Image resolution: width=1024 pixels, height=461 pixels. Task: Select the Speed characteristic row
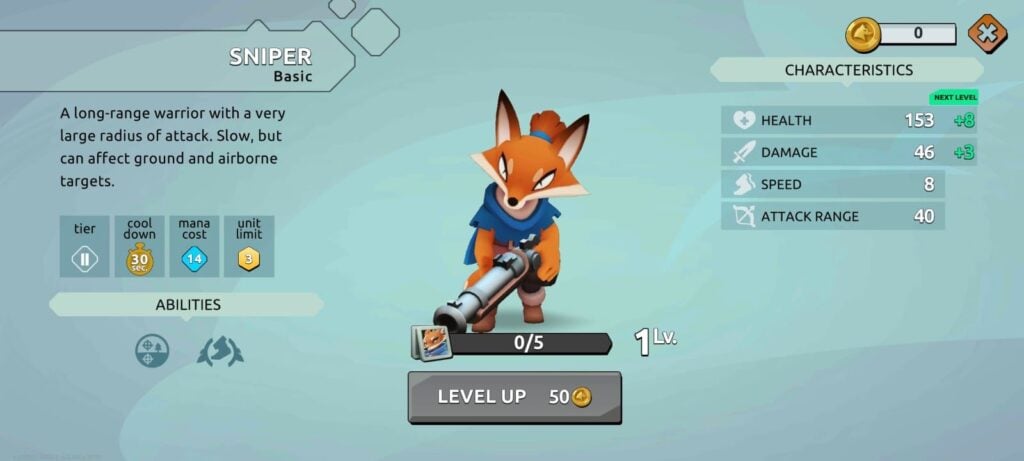(833, 184)
